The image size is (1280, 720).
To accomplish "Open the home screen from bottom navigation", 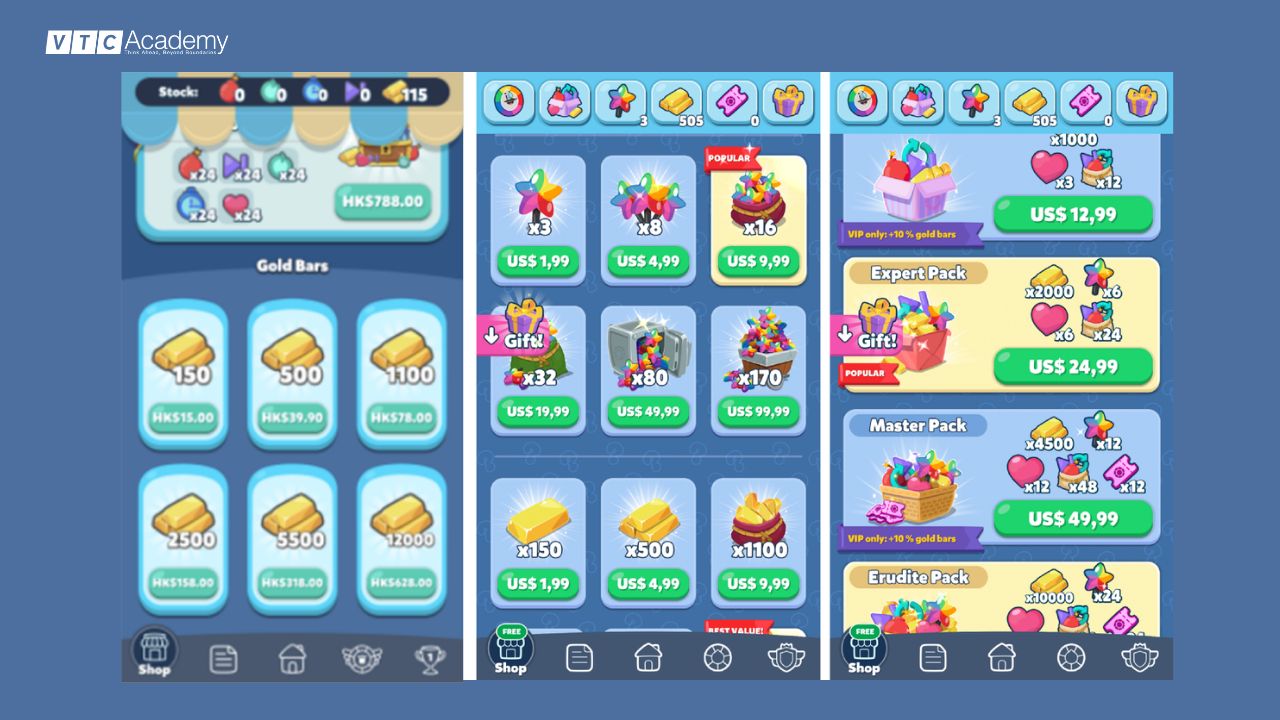I will pyautogui.click(x=649, y=658).
